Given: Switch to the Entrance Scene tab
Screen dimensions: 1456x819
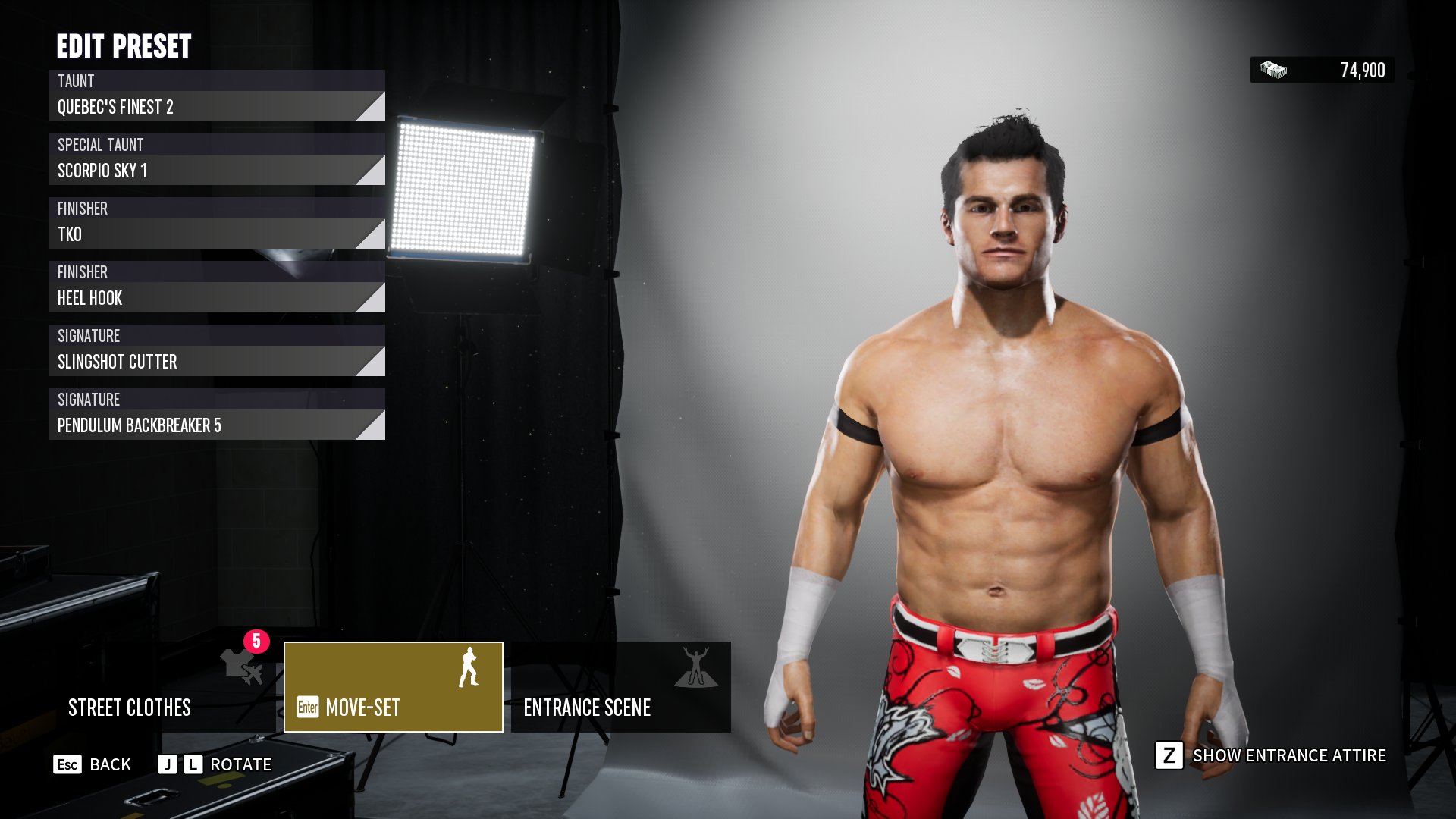Looking at the screenshot, I should tap(588, 708).
